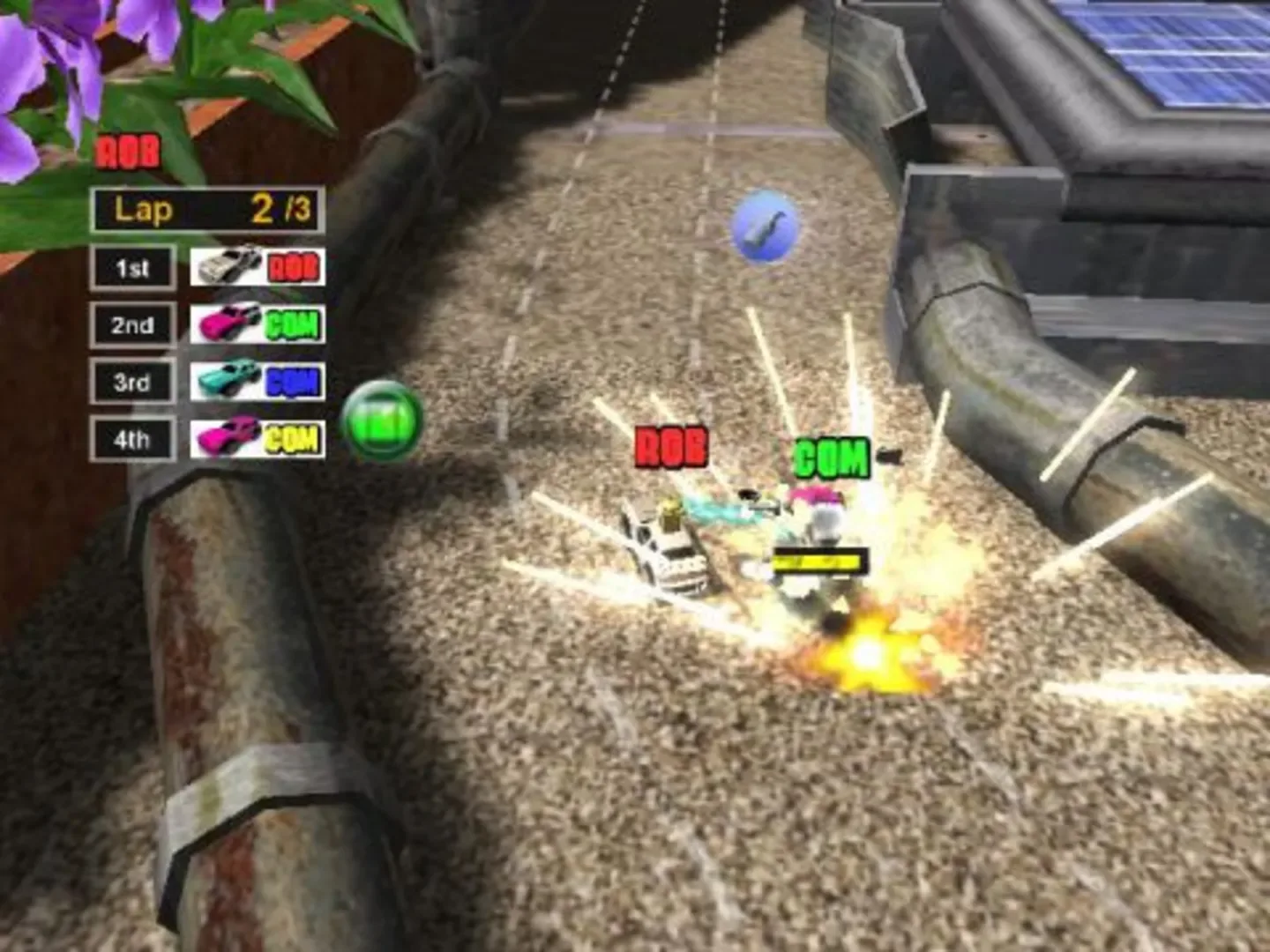Expand the Lap counter panel

207,209
